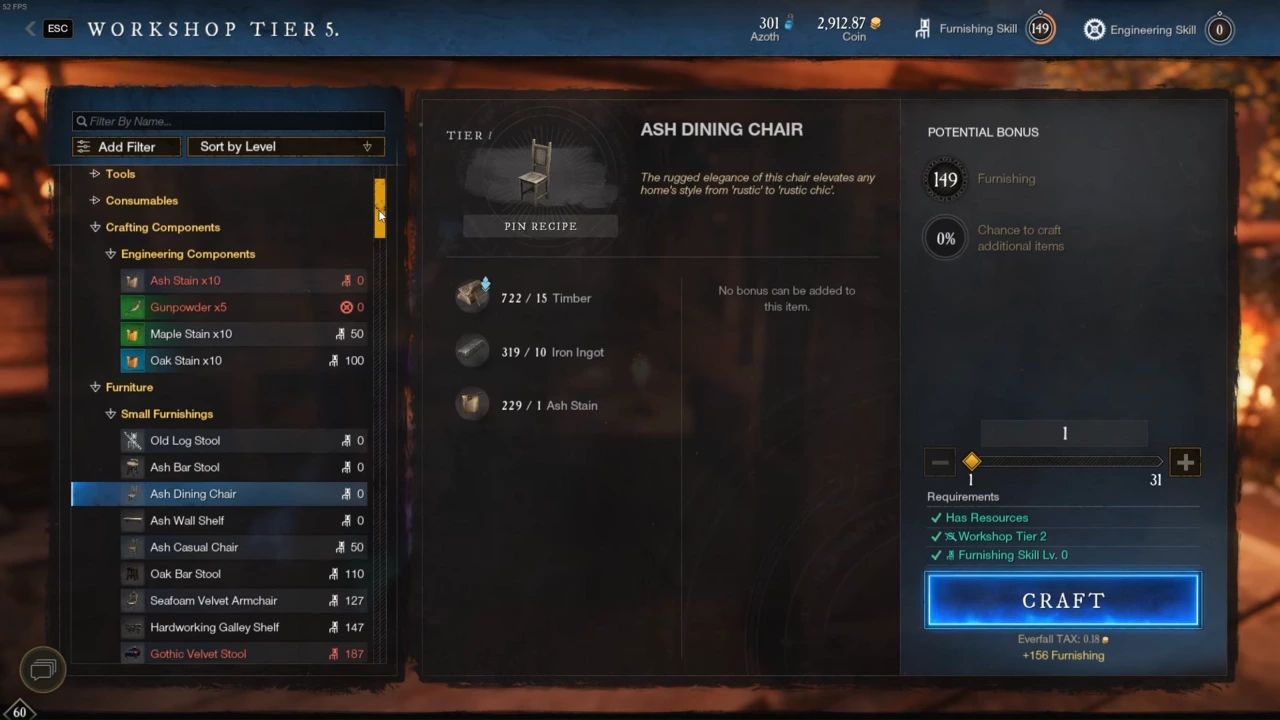Image resolution: width=1280 pixels, height=720 pixels.
Task: Click the Filter By Name search field
Action: [x=227, y=121]
